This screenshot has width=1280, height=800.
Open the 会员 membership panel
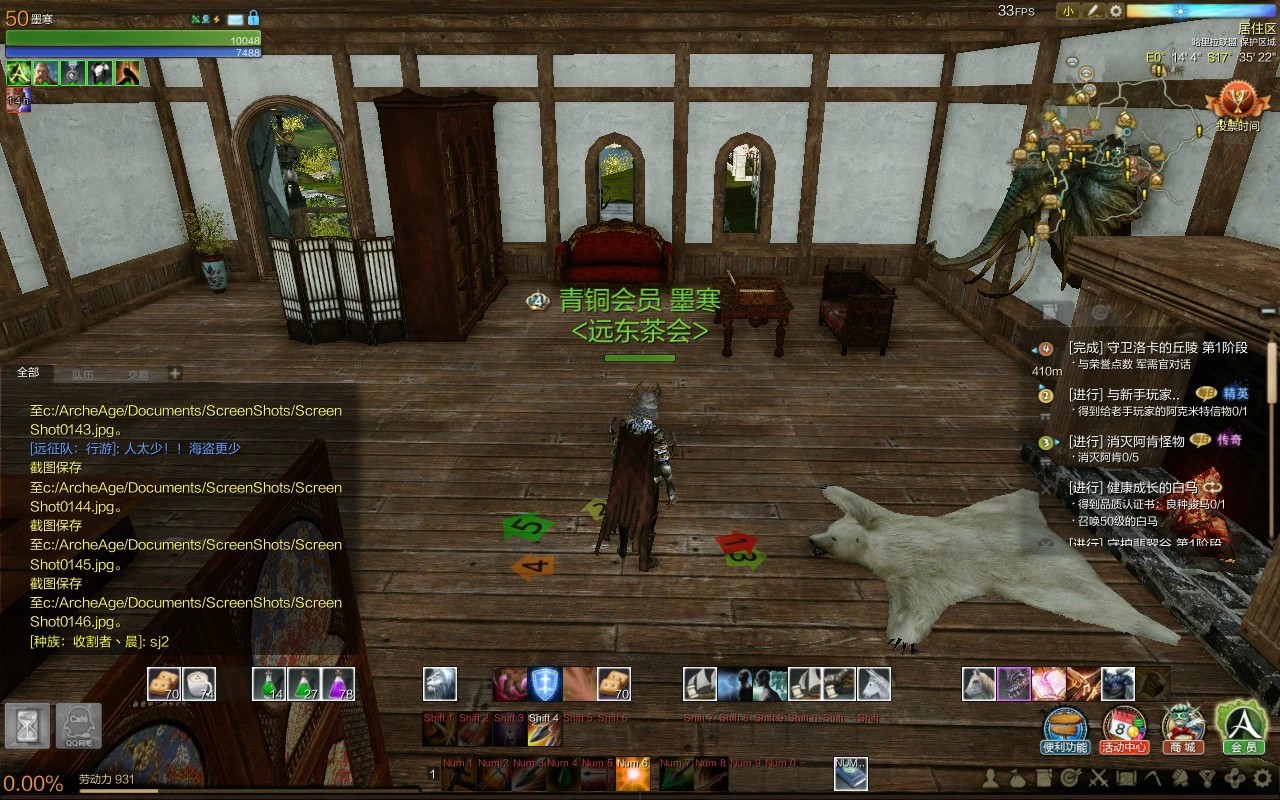coord(1242,728)
